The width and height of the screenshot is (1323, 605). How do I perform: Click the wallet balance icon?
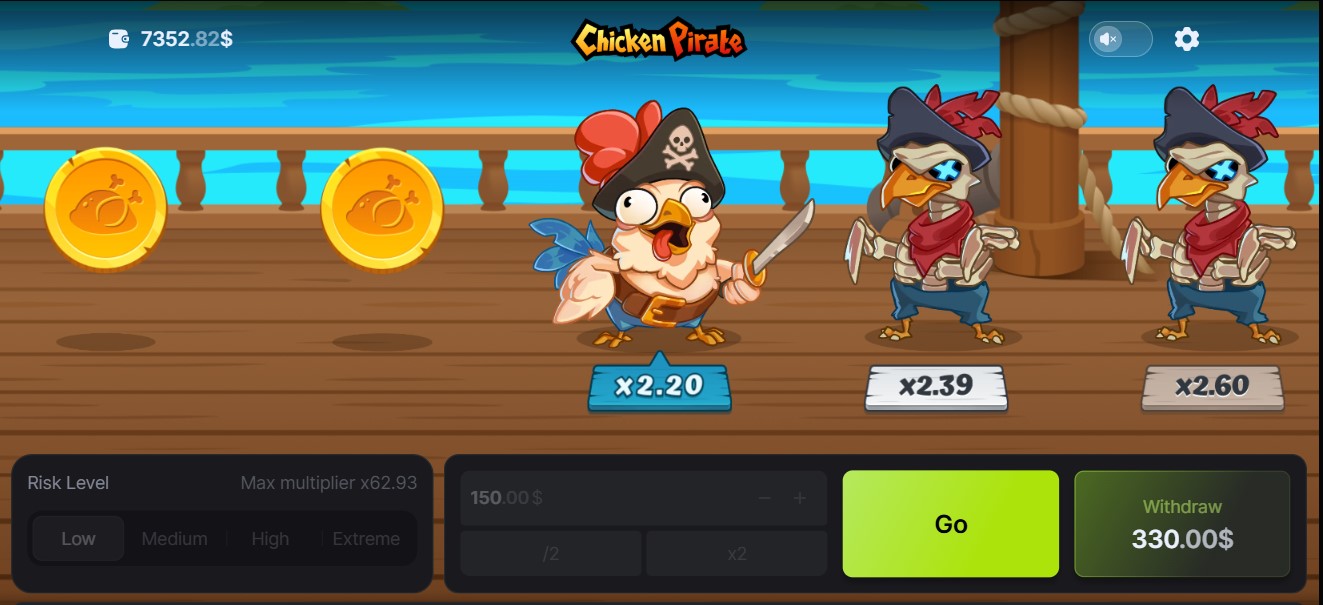[x=119, y=39]
